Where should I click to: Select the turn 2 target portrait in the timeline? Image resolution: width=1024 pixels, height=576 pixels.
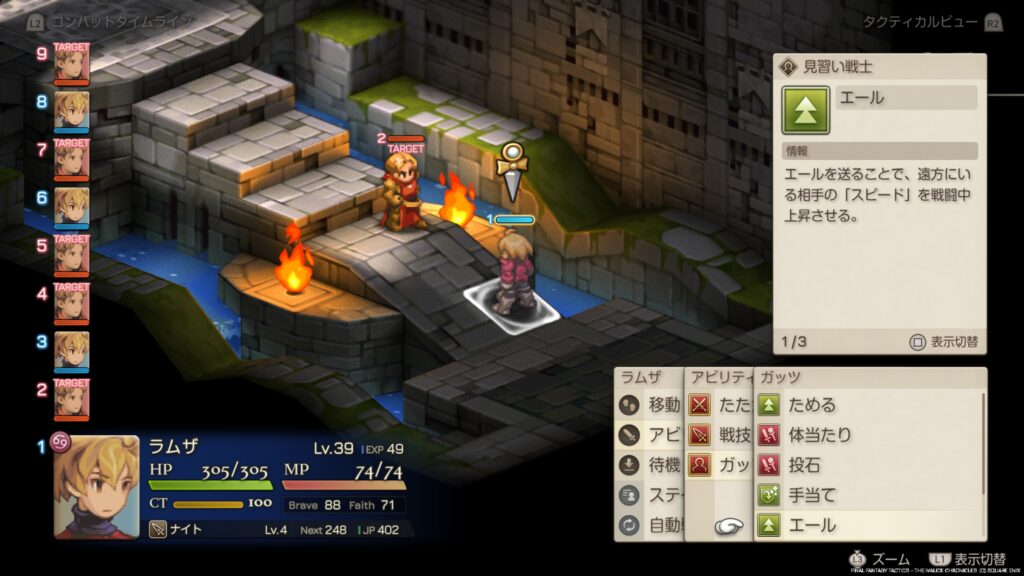coord(71,398)
